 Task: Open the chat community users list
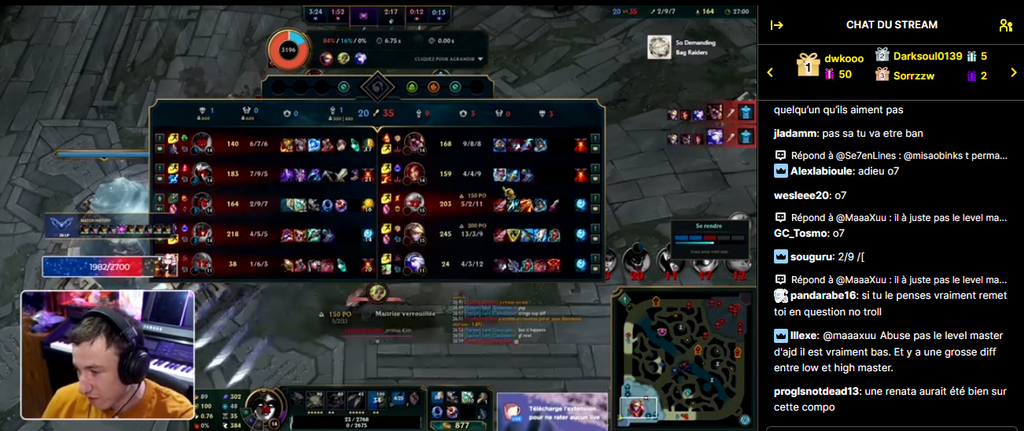(1005, 25)
